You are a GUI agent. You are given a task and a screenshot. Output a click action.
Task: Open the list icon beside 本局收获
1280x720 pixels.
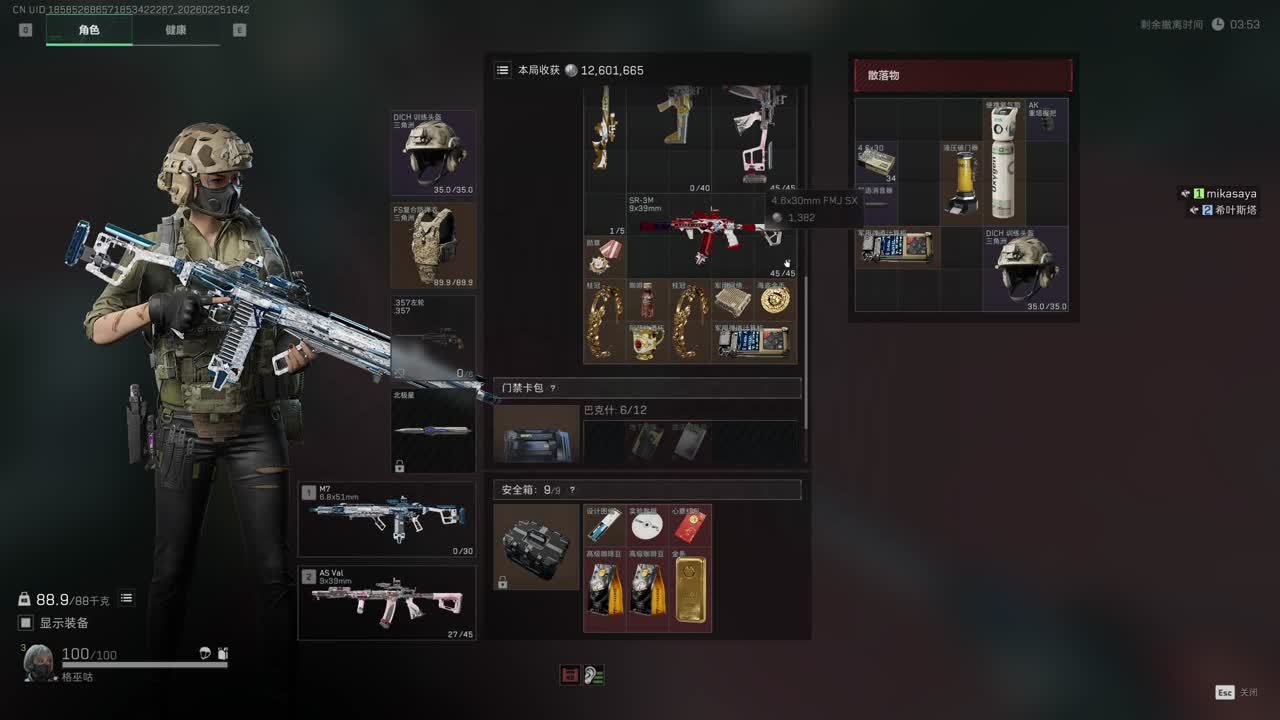click(503, 71)
